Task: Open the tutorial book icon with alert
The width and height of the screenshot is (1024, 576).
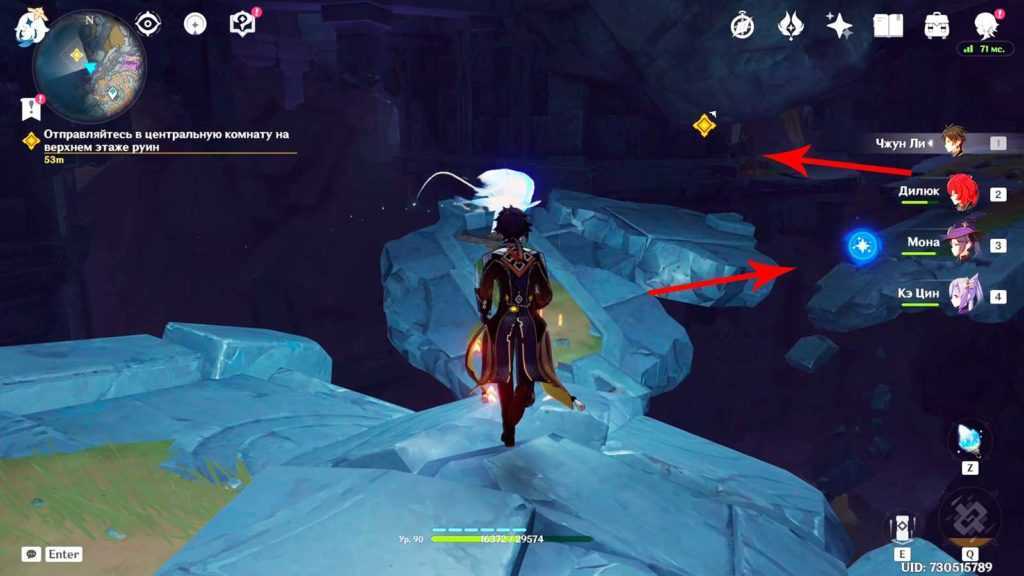Action: (243, 23)
